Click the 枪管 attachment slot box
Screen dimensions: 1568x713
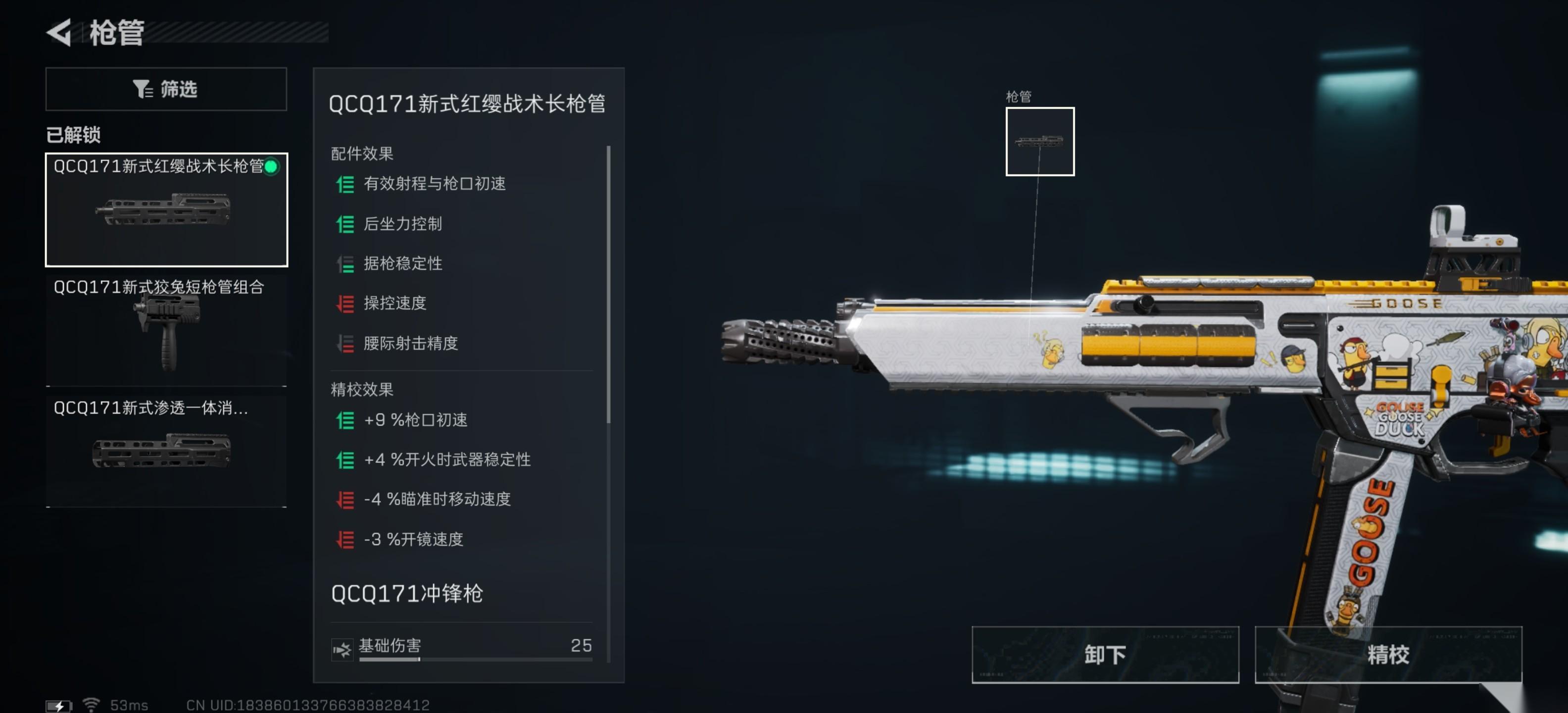(x=1039, y=141)
